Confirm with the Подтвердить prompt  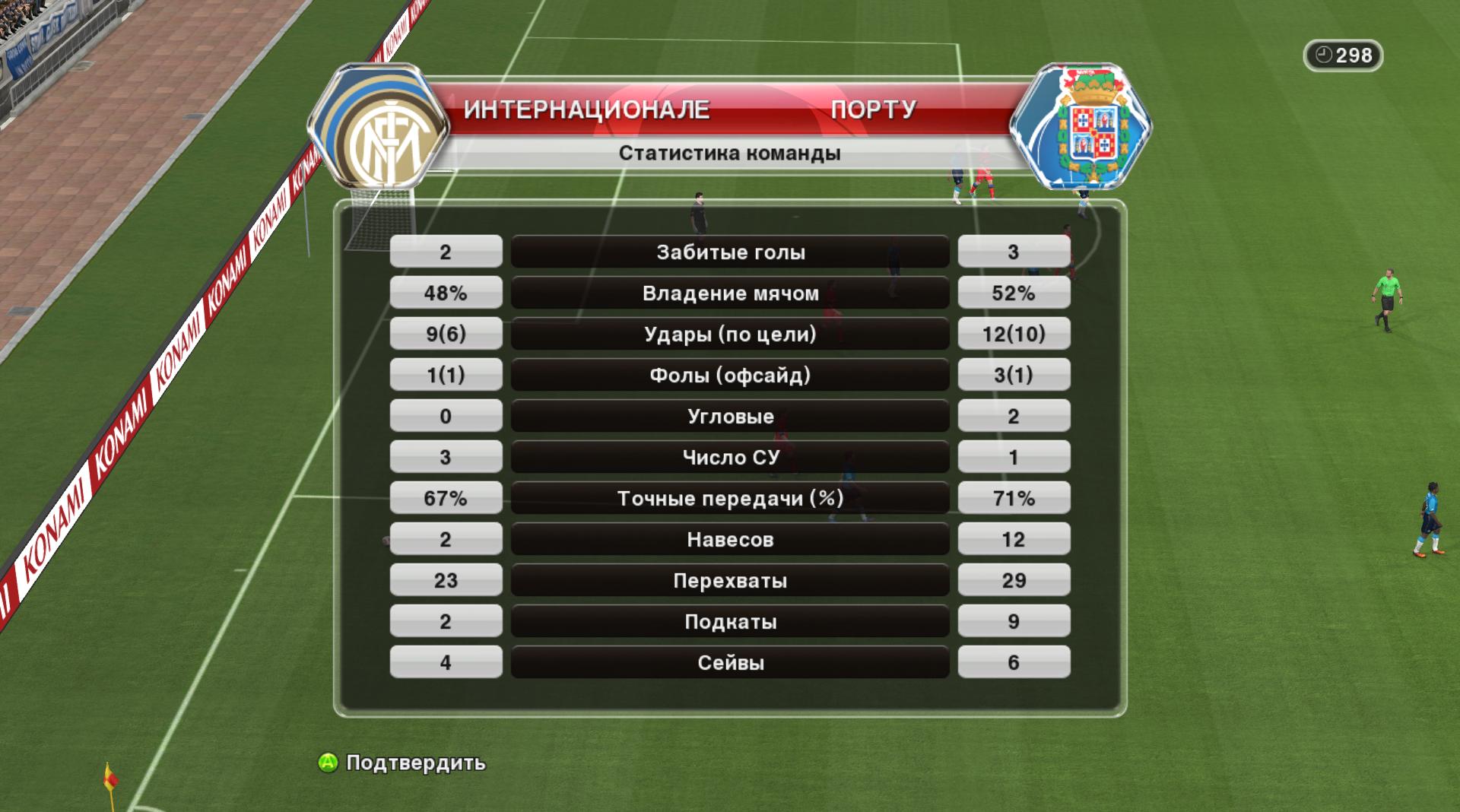pos(402,763)
